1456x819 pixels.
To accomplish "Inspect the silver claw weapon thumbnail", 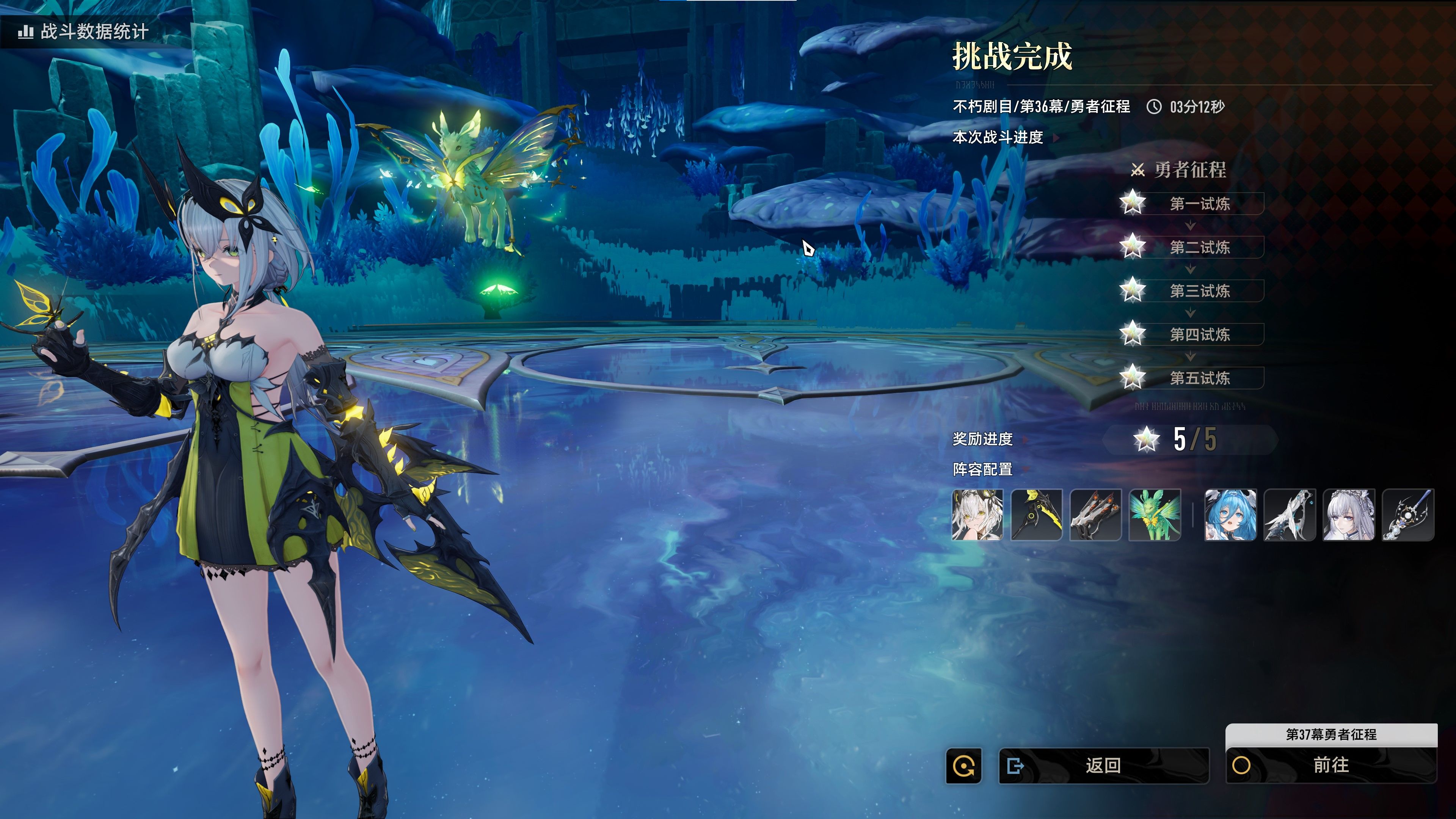I will coord(1095,515).
